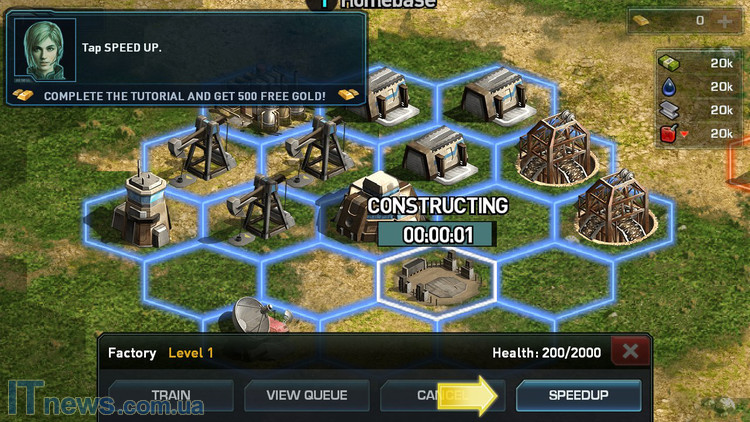Close the Factory panel with red X

tap(631, 352)
